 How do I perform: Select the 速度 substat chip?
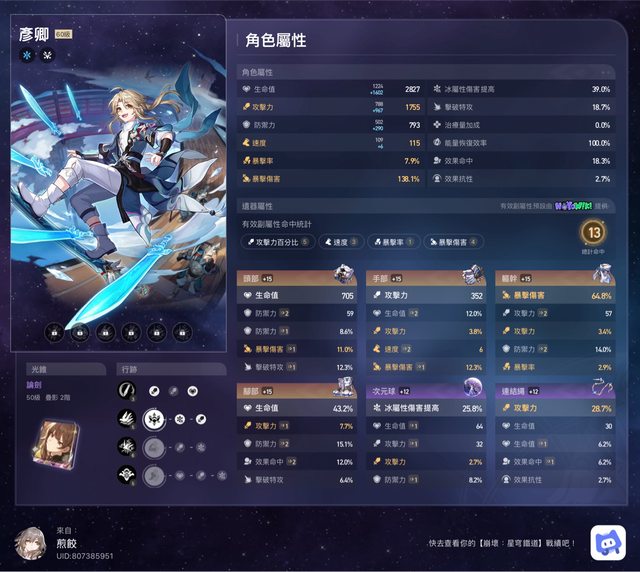click(x=340, y=242)
